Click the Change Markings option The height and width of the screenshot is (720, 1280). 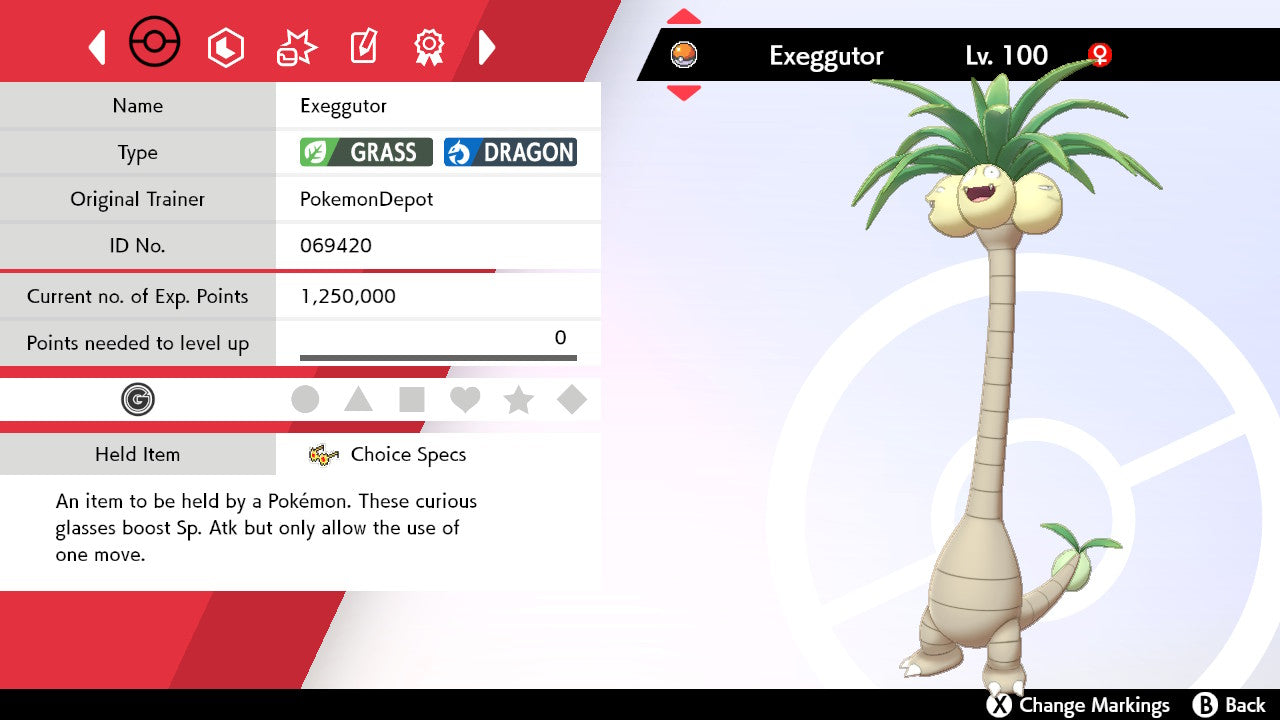(1079, 705)
